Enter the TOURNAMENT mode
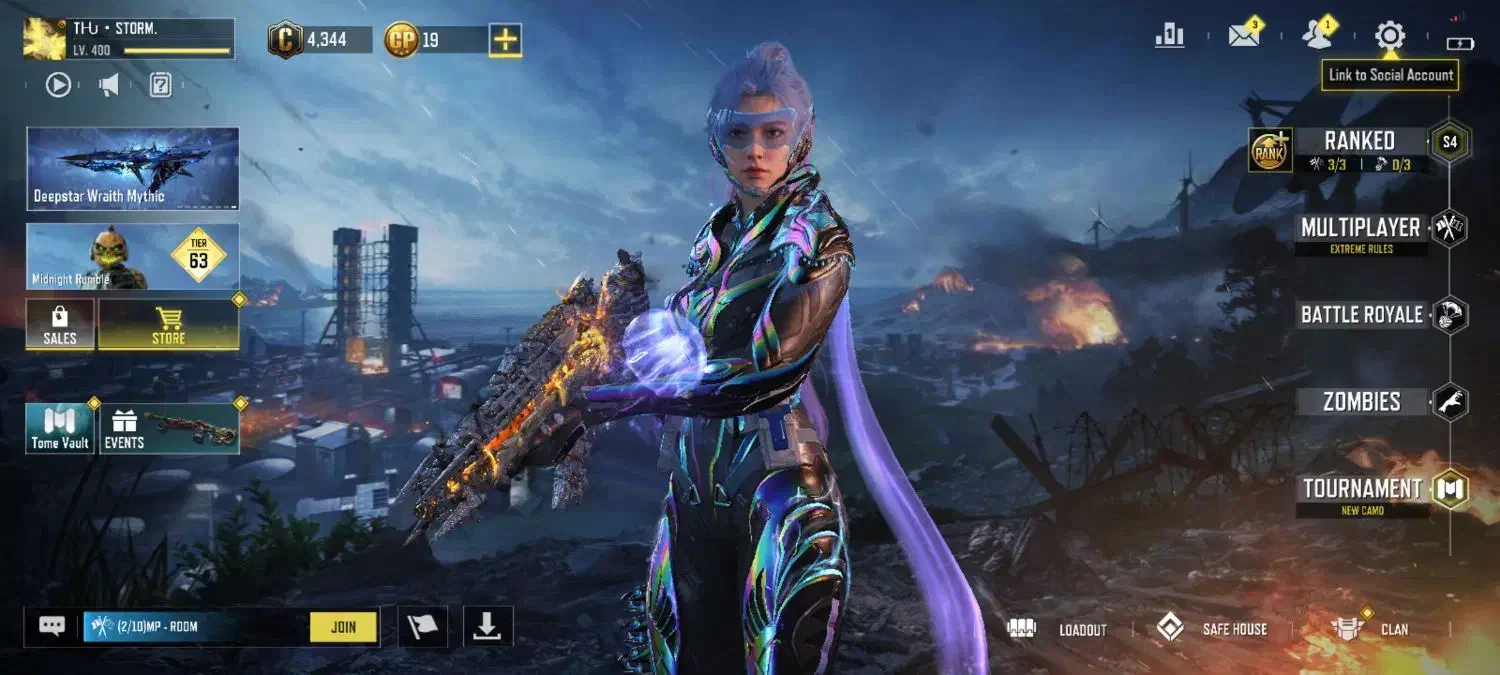The width and height of the screenshot is (1500, 675). coord(1361,489)
